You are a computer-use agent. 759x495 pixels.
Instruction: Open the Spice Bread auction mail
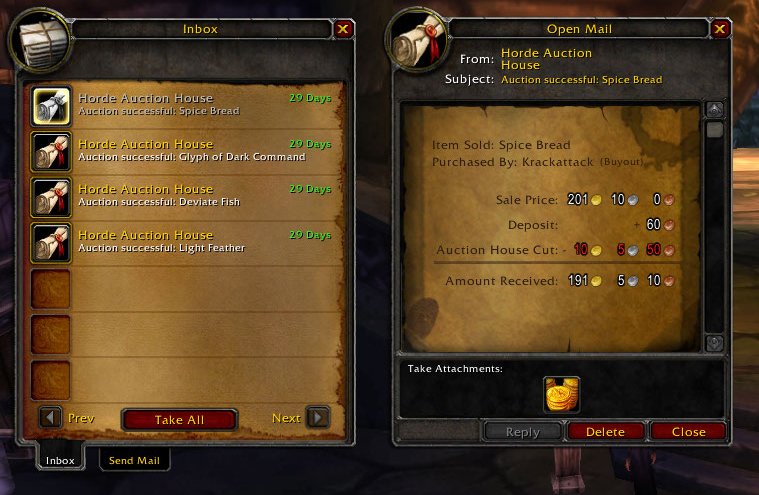(x=51, y=104)
